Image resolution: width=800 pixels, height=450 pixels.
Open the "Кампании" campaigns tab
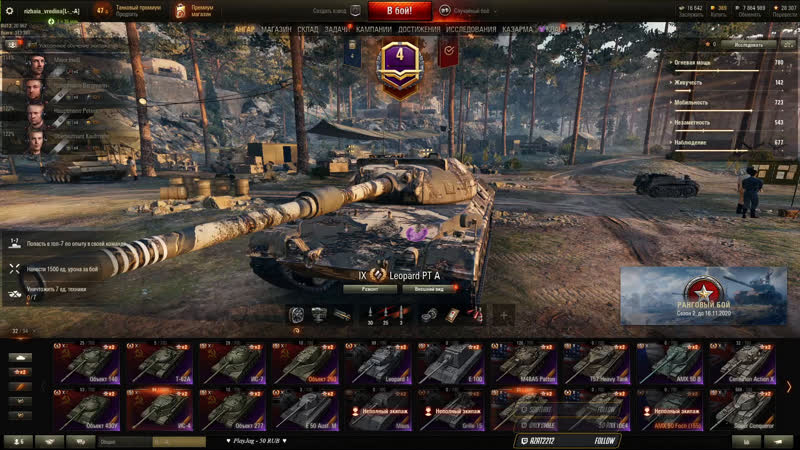(x=374, y=30)
